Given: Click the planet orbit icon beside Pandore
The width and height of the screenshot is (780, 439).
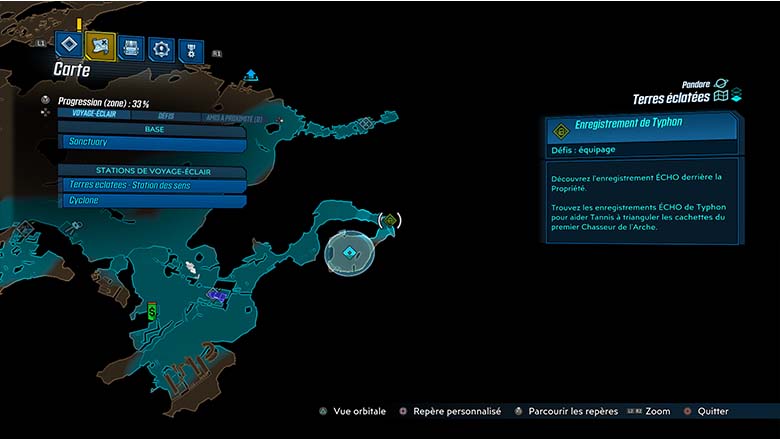Looking at the screenshot, I should pyautogui.click(x=720, y=84).
